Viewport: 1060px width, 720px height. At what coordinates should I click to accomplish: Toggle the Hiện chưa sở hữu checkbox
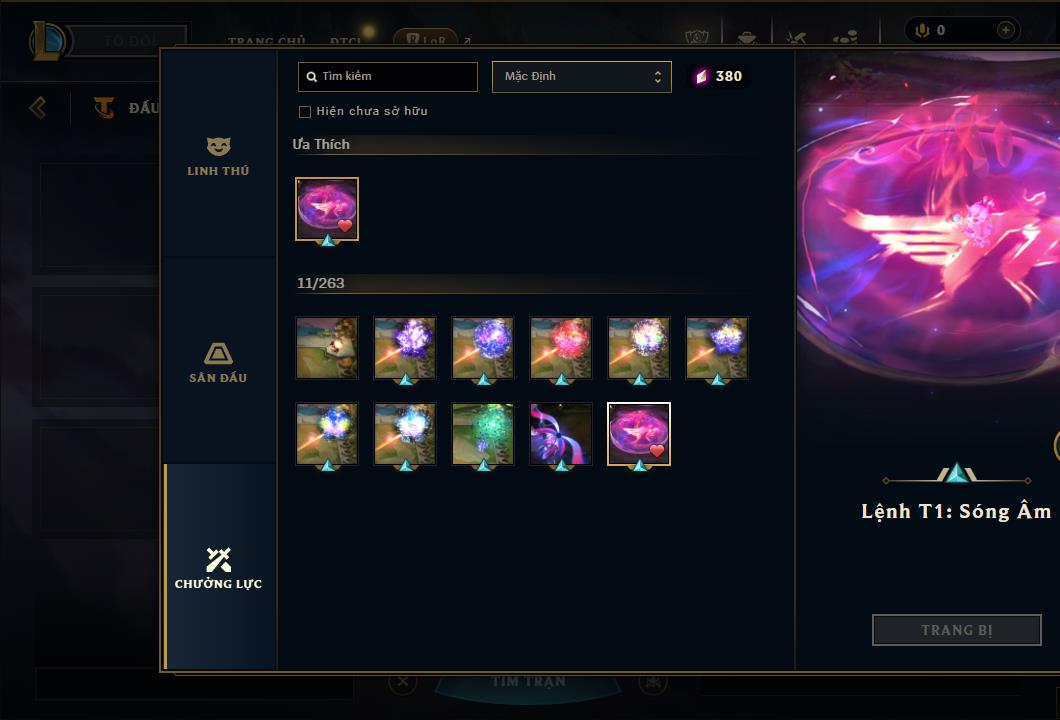(305, 111)
